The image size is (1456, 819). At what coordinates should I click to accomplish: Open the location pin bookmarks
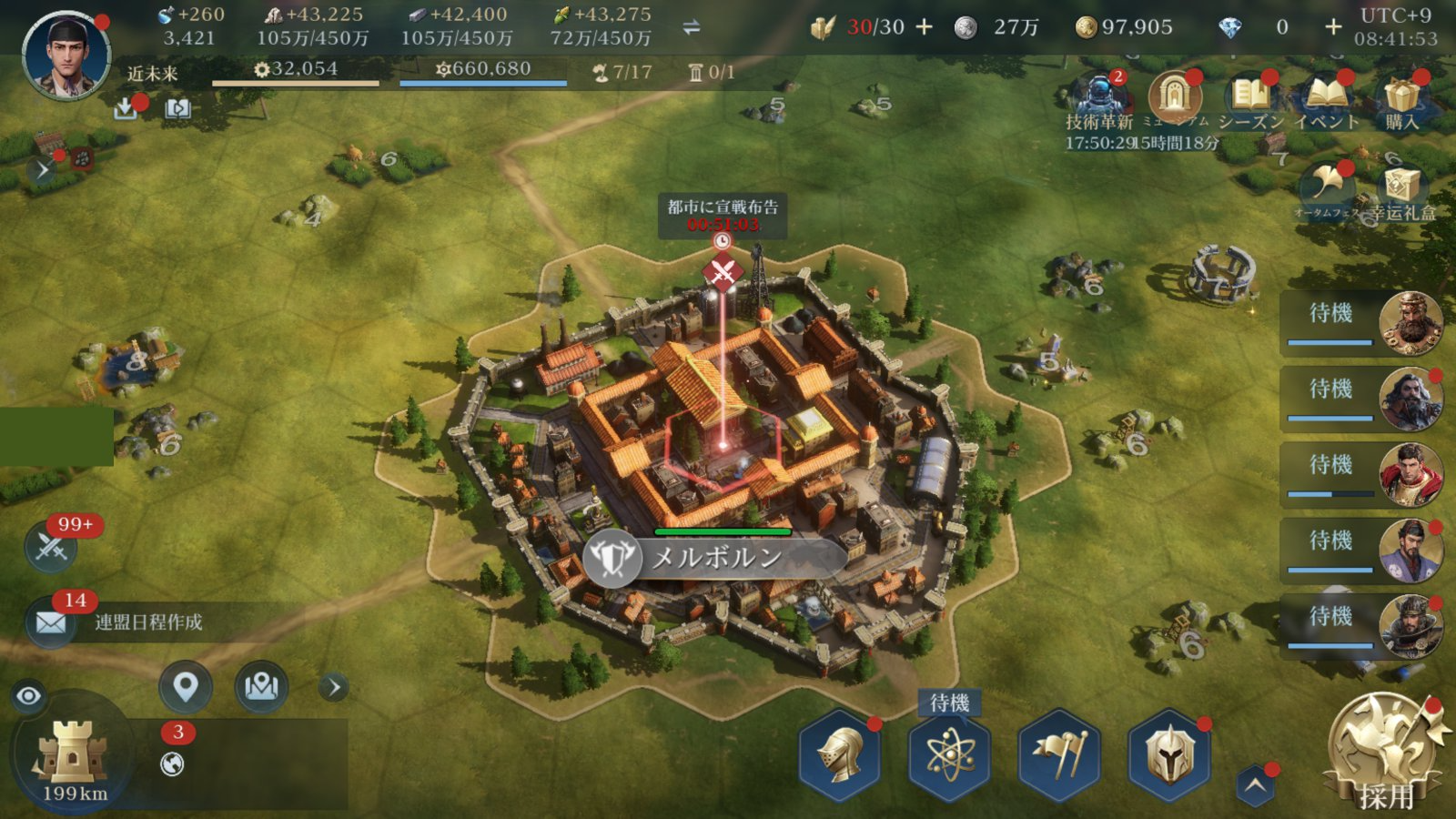(x=186, y=686)
